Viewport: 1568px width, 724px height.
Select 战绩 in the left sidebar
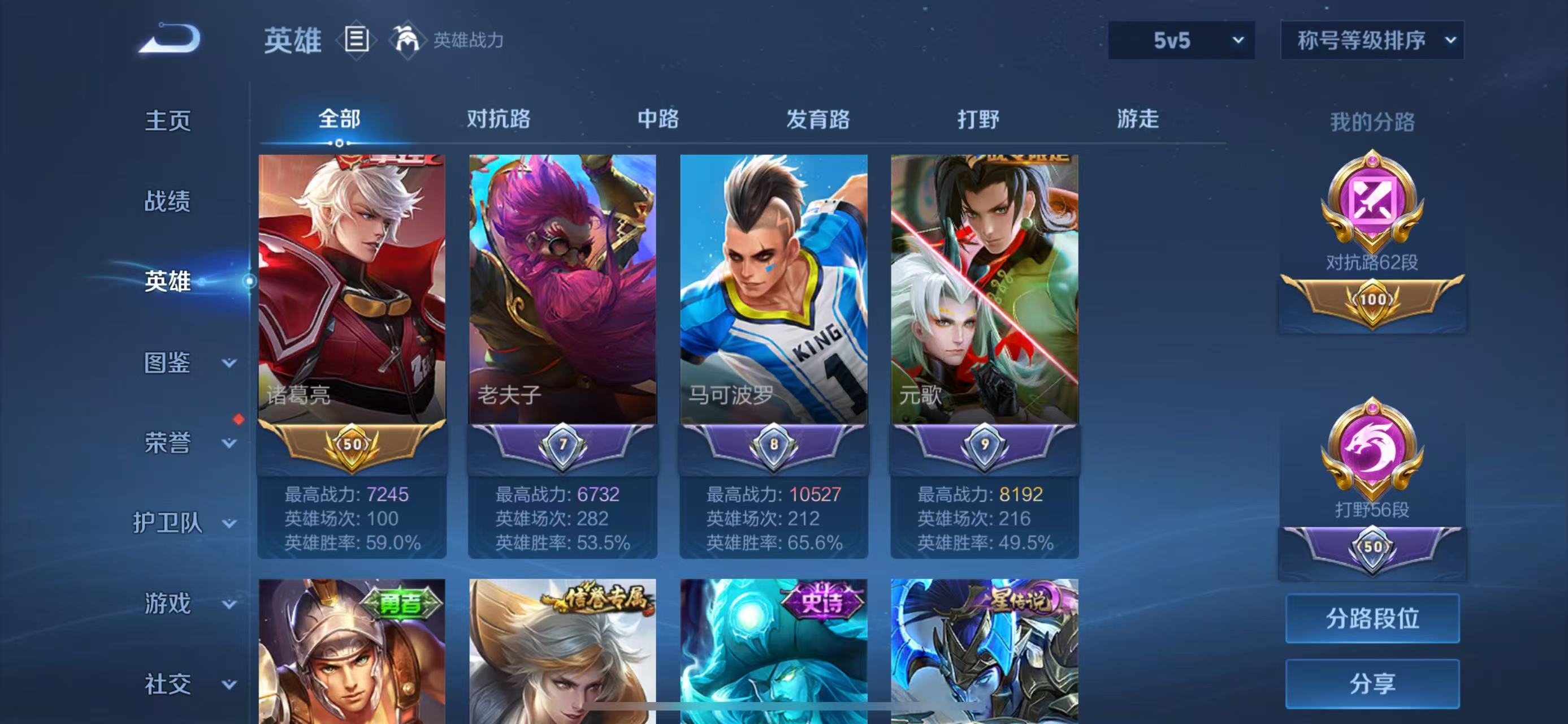click(x=168, y=201)
